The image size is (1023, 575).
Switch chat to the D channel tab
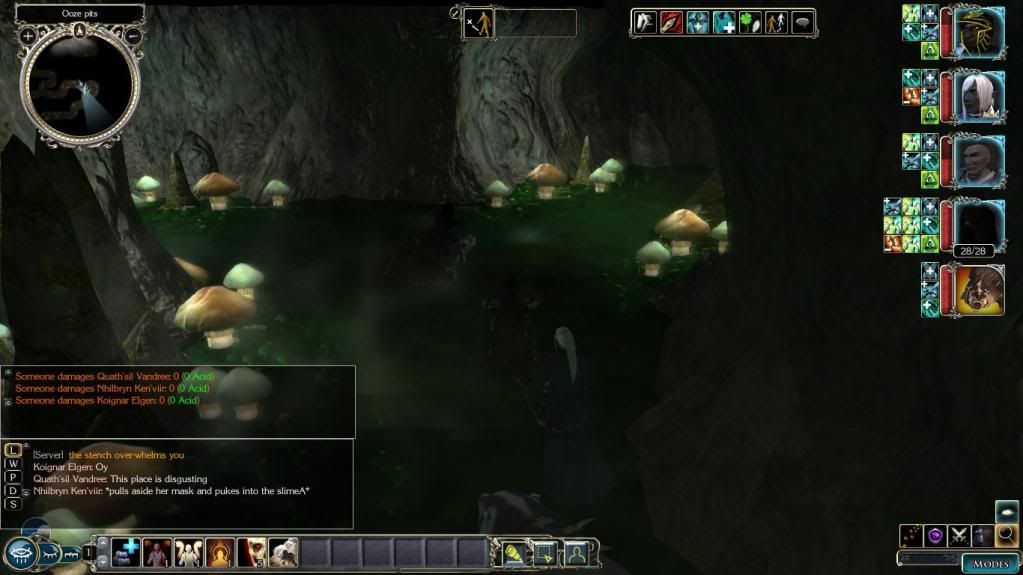(13, 490)
